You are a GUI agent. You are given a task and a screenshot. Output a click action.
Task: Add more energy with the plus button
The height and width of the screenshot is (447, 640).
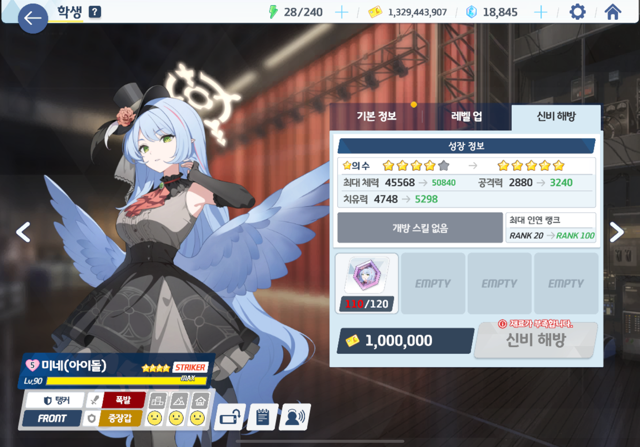point(342,12)
